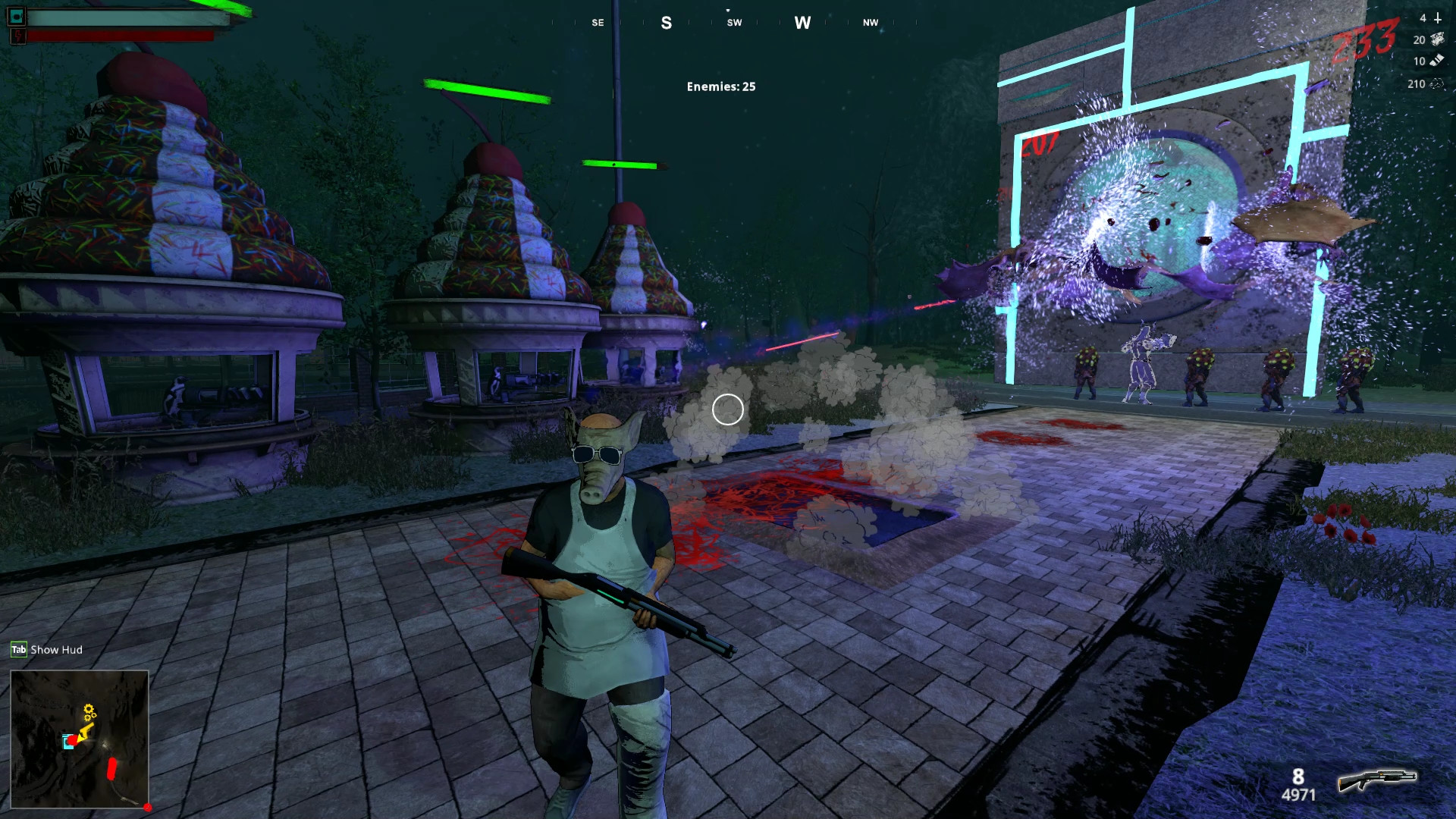This screenshot has width=1456, height=819.
Task: Click the resource icon beside 210
Action: 1437,83
